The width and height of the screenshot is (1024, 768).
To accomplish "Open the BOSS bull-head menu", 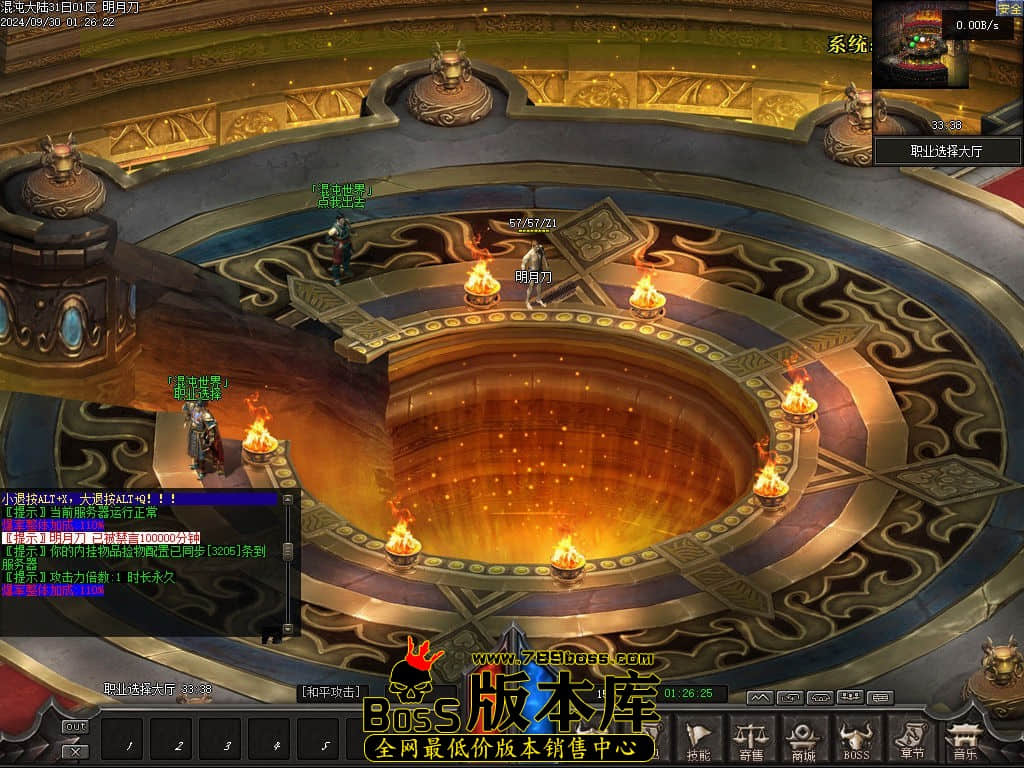I will tap(856, 740).
